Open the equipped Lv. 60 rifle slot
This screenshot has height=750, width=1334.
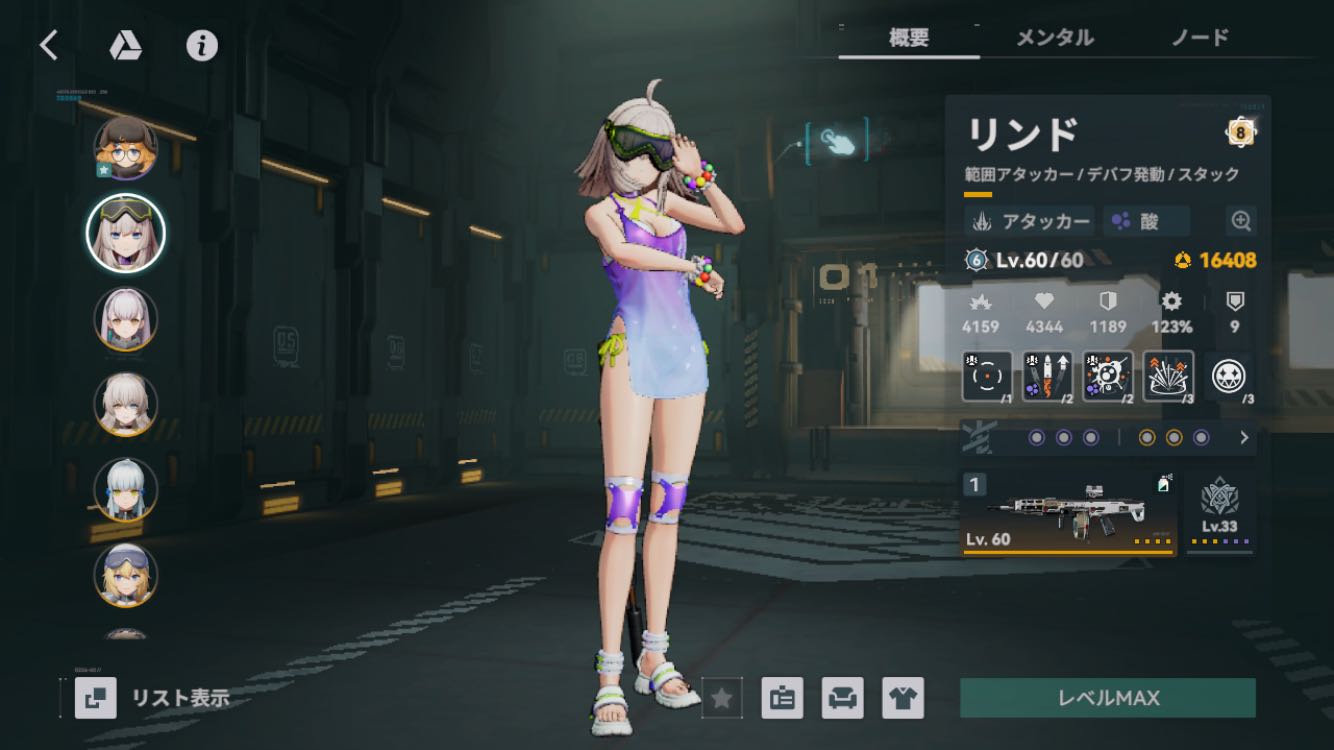1067,513
